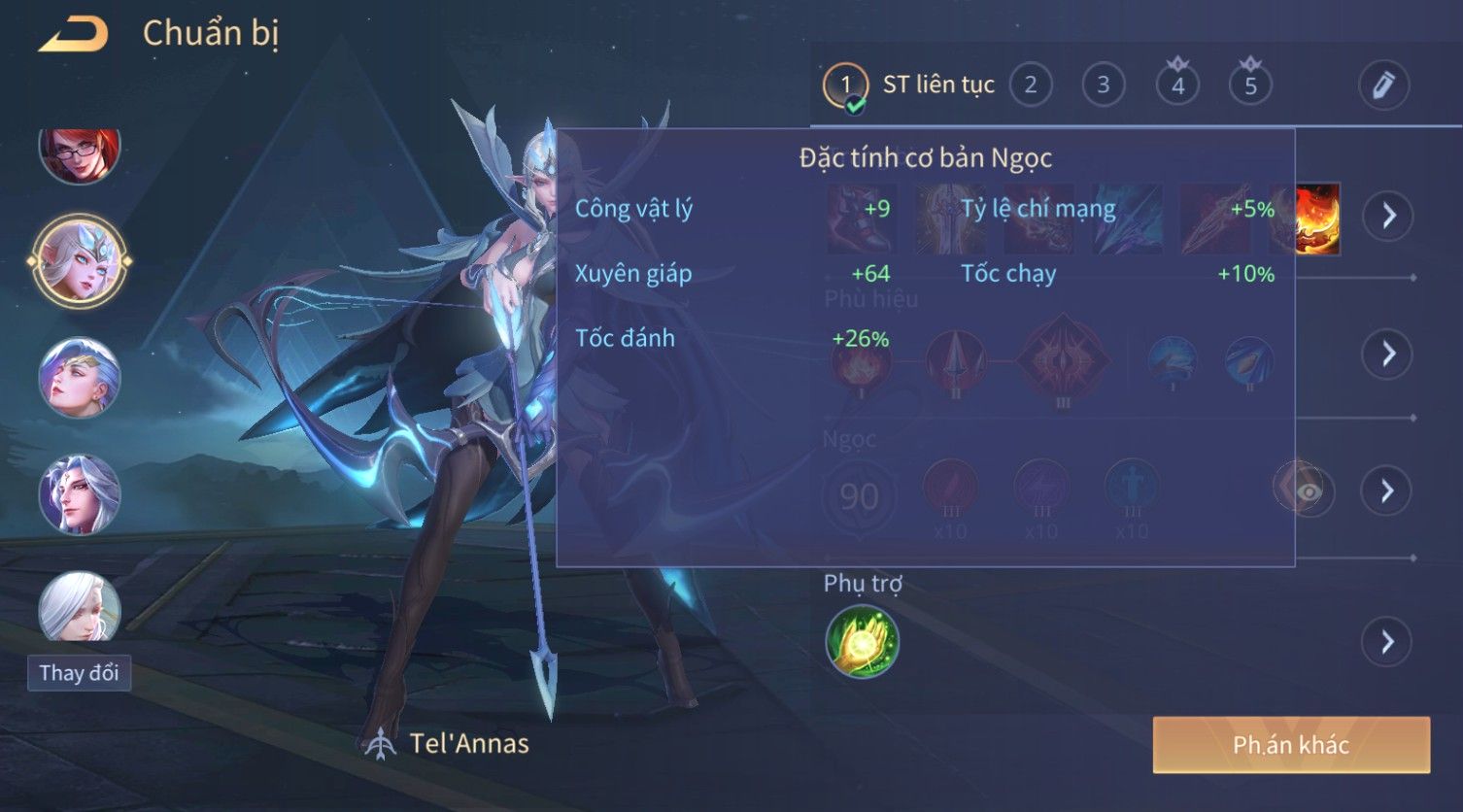This screenshot has width=1463, height=812.
Task: Choose the highlighted Tel'Annas hero portrait
Action: click(x=80, y=261)
